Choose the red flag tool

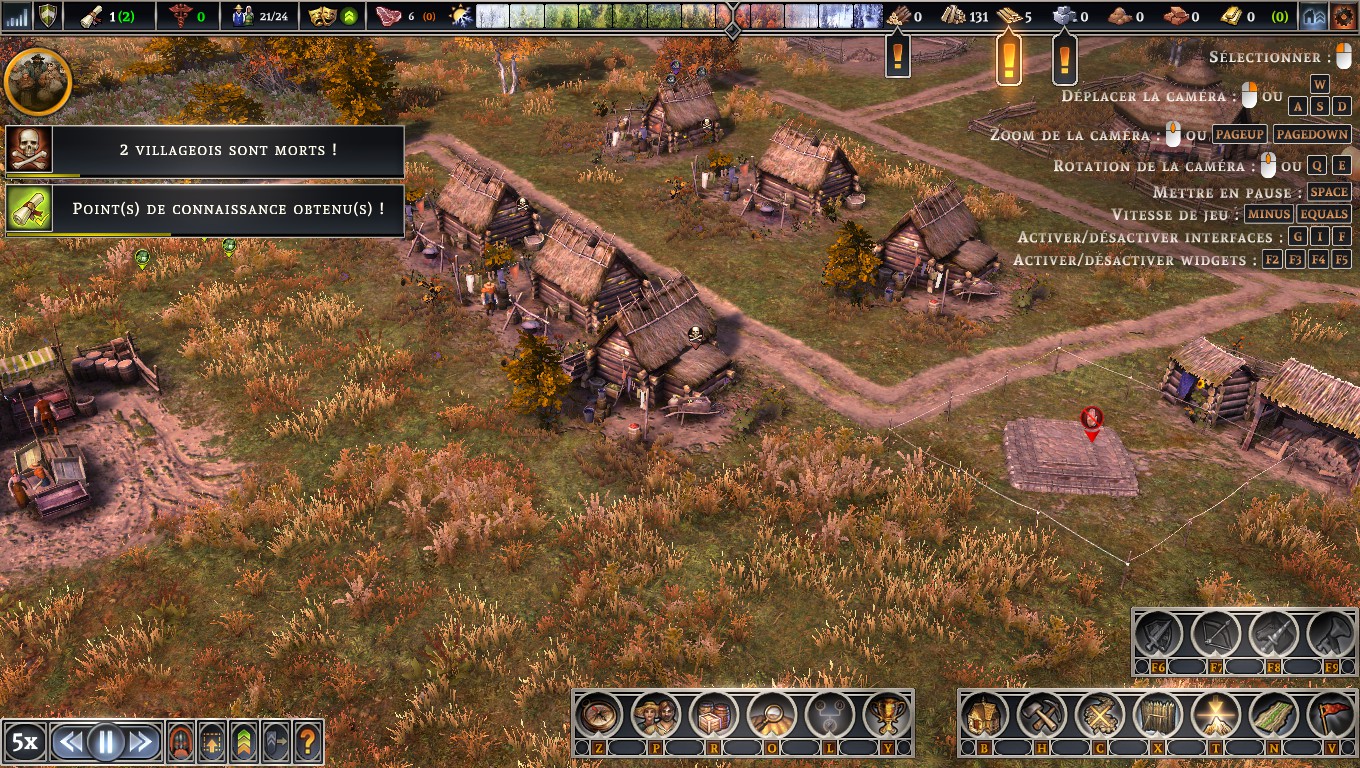point(1330,716)
